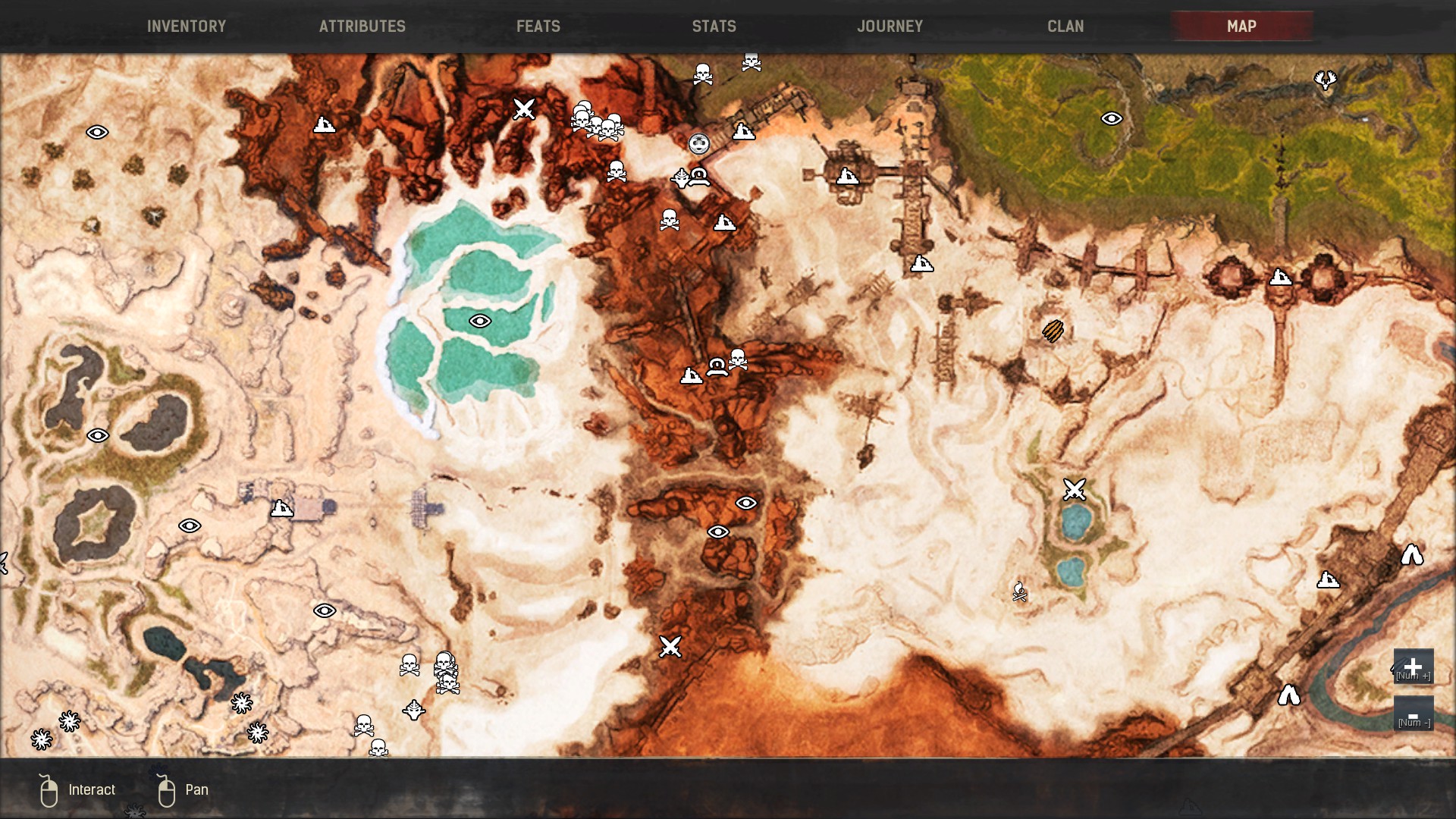Select the eye marker inside the teal lake

click(479, 322)
